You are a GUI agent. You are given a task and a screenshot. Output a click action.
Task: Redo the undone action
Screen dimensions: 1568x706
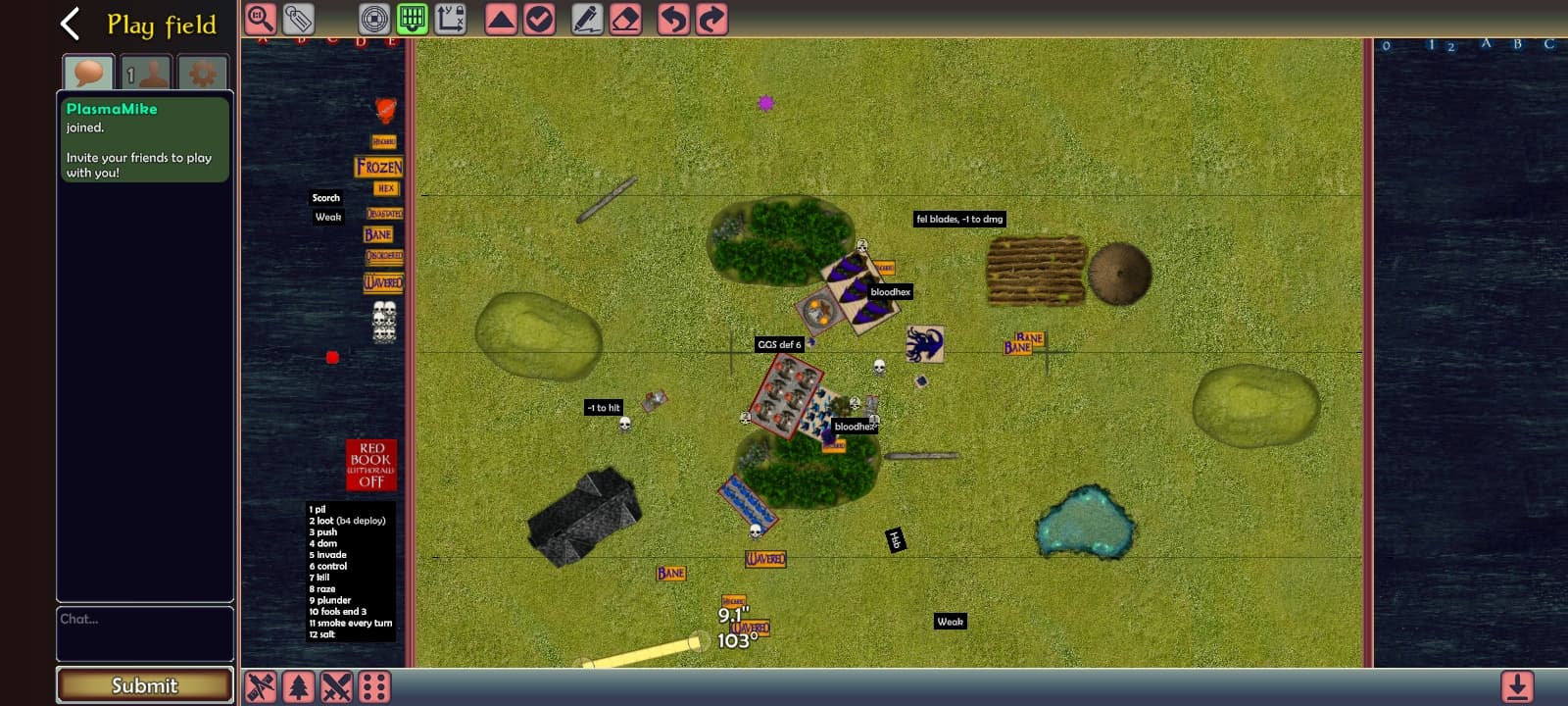pos(711,19)
